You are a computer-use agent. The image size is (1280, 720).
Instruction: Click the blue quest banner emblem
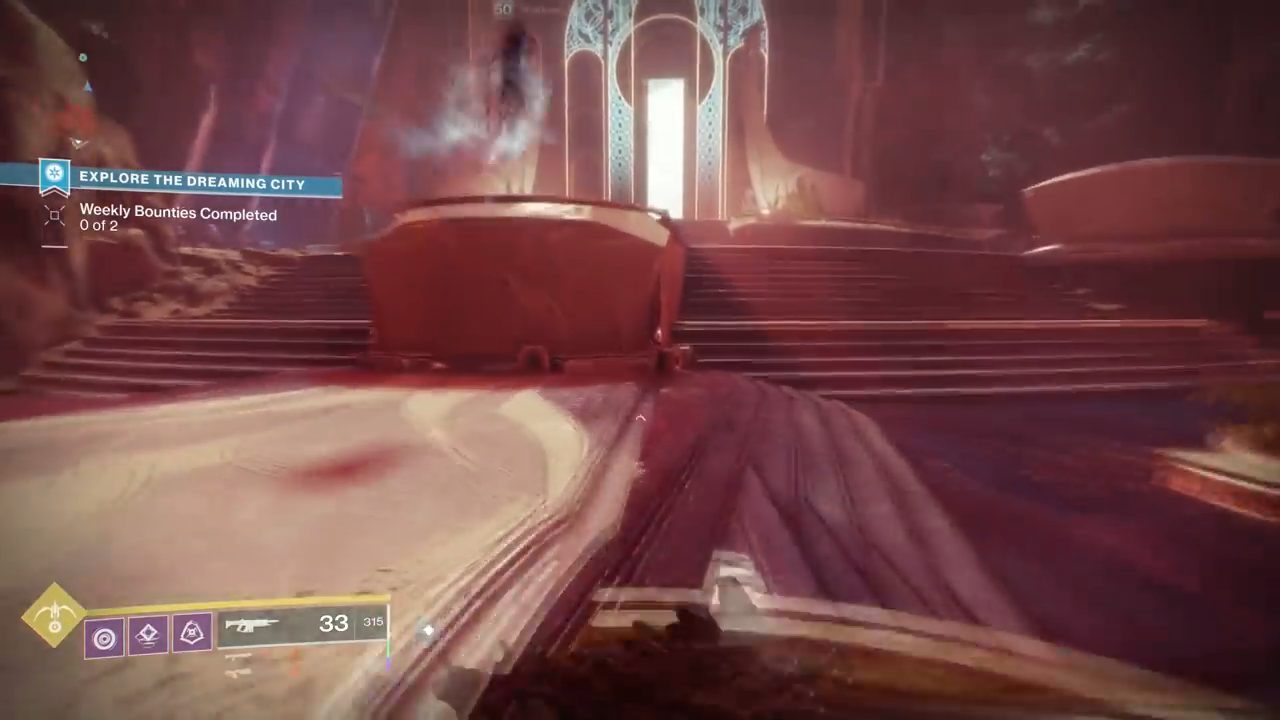pos(54,176)
